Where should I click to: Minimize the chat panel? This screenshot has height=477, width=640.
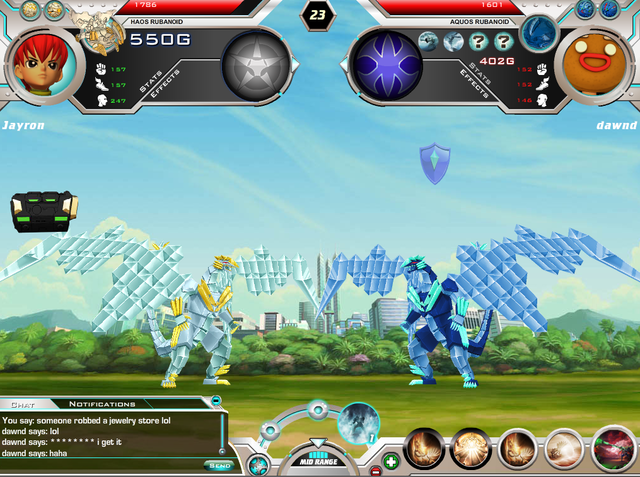coord(216,401)
